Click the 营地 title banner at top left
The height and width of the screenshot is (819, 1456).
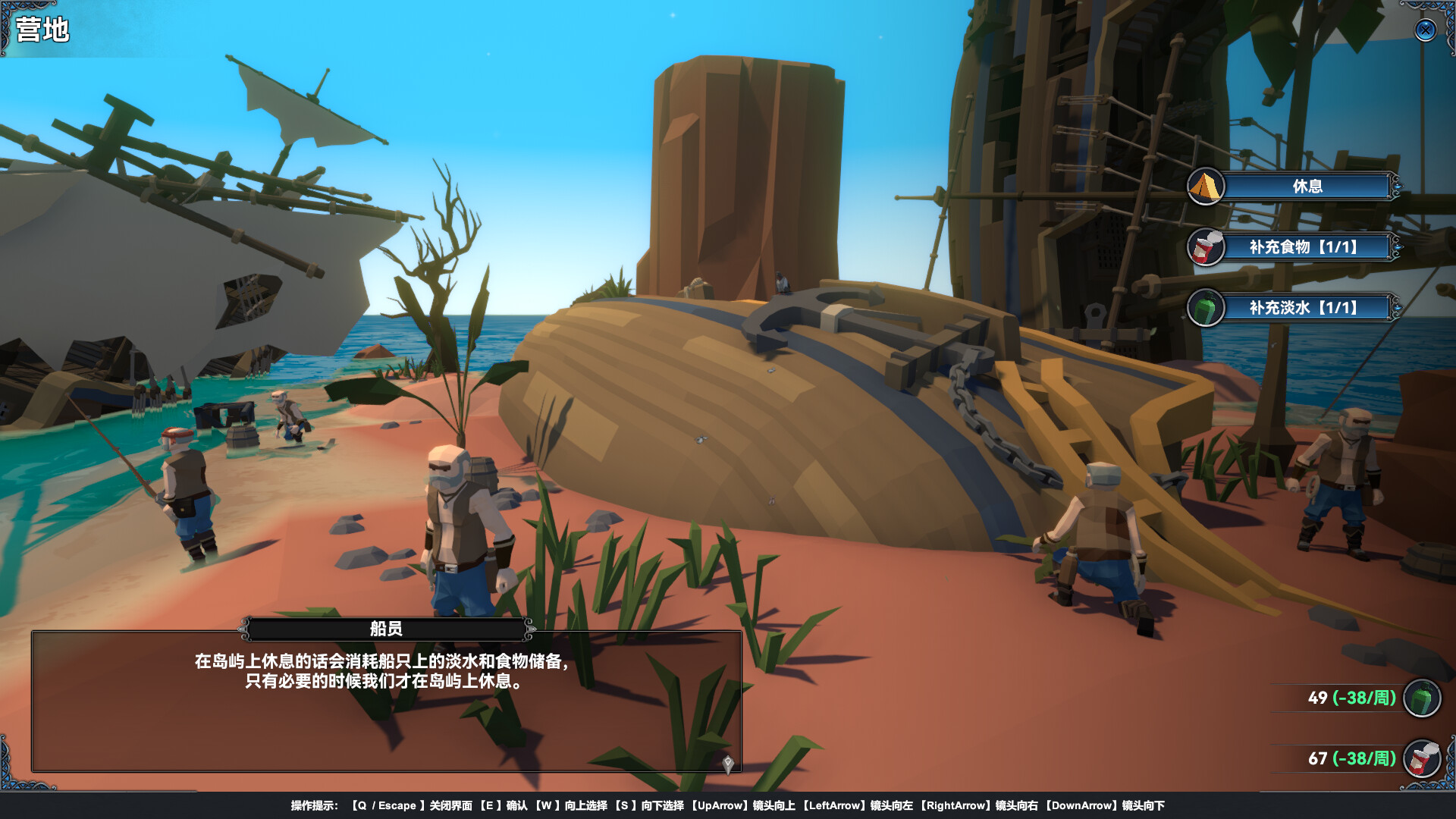pos(42,30)
